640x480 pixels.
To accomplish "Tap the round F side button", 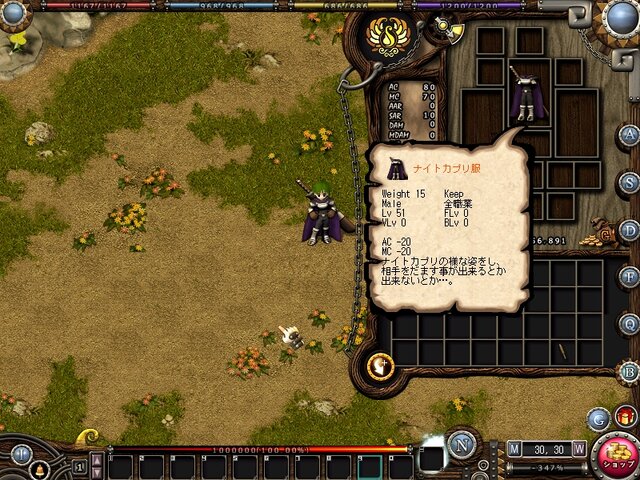I will click(629, 277).
